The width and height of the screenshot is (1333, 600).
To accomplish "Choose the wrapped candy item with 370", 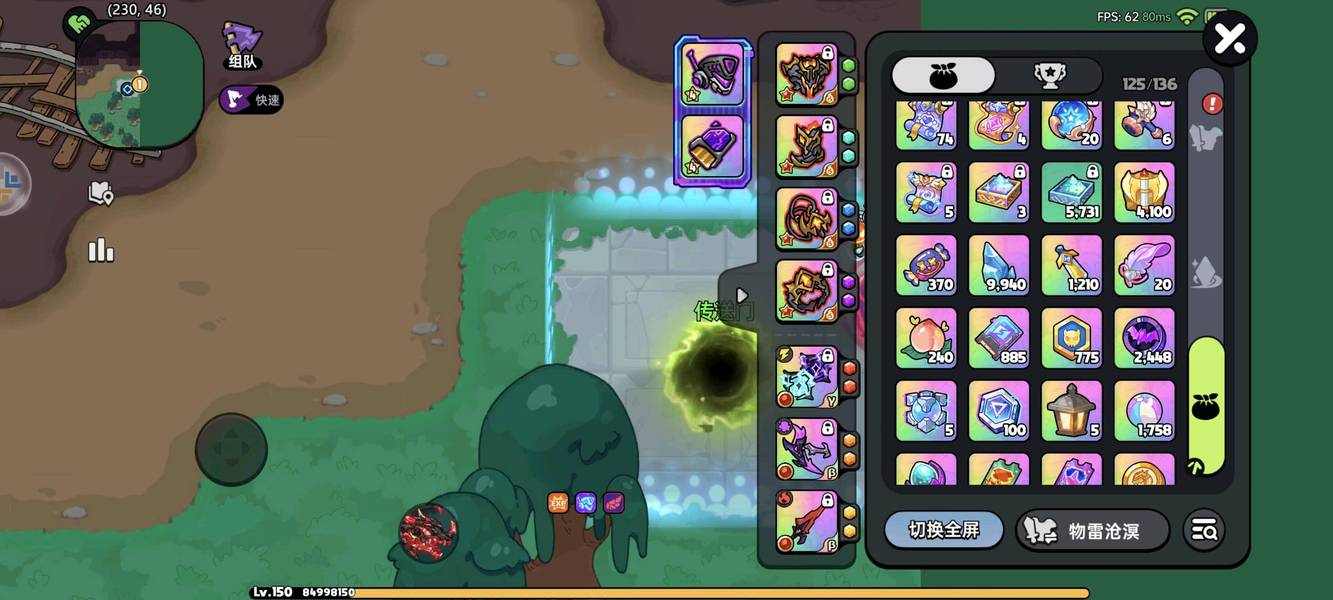I will (x=926, y=266).
